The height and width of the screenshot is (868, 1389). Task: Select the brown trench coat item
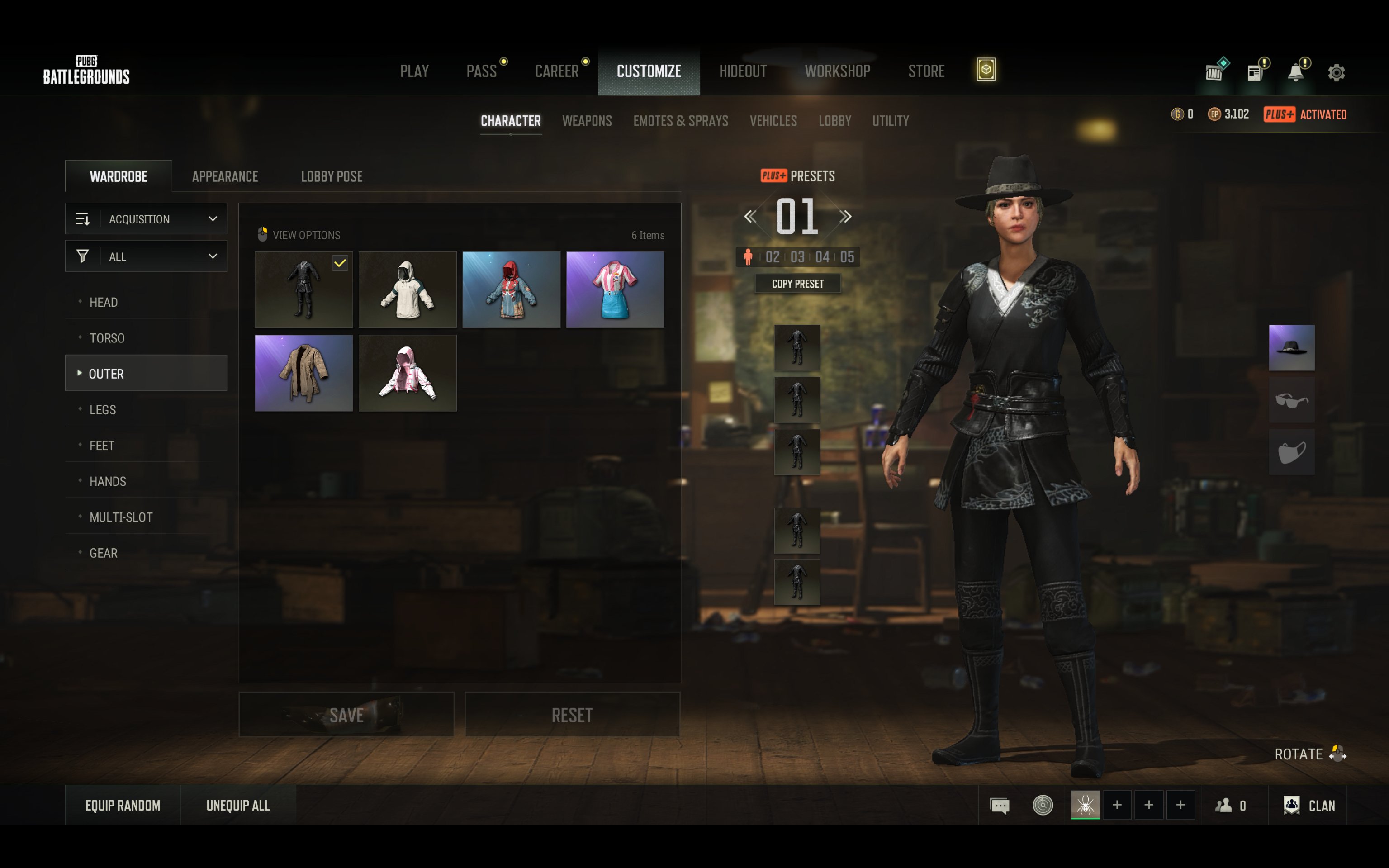click(303, 373)
